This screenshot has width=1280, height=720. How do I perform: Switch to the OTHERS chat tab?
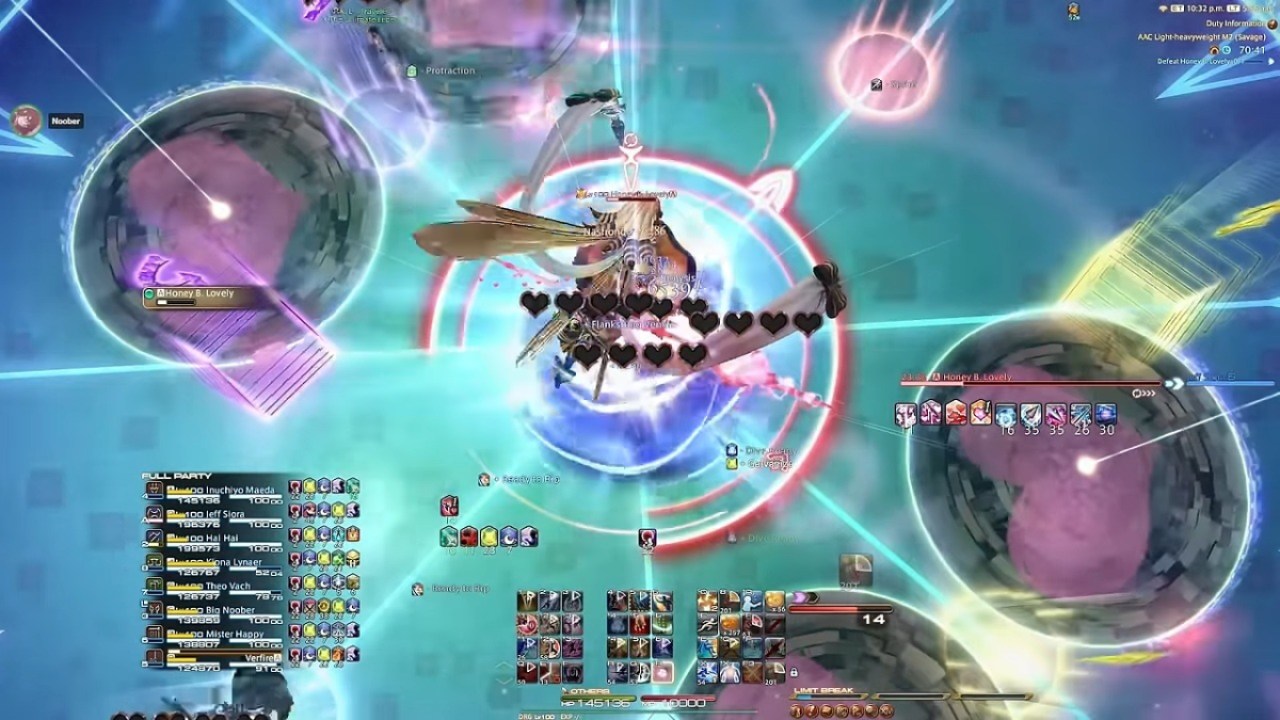pos(588,691)
